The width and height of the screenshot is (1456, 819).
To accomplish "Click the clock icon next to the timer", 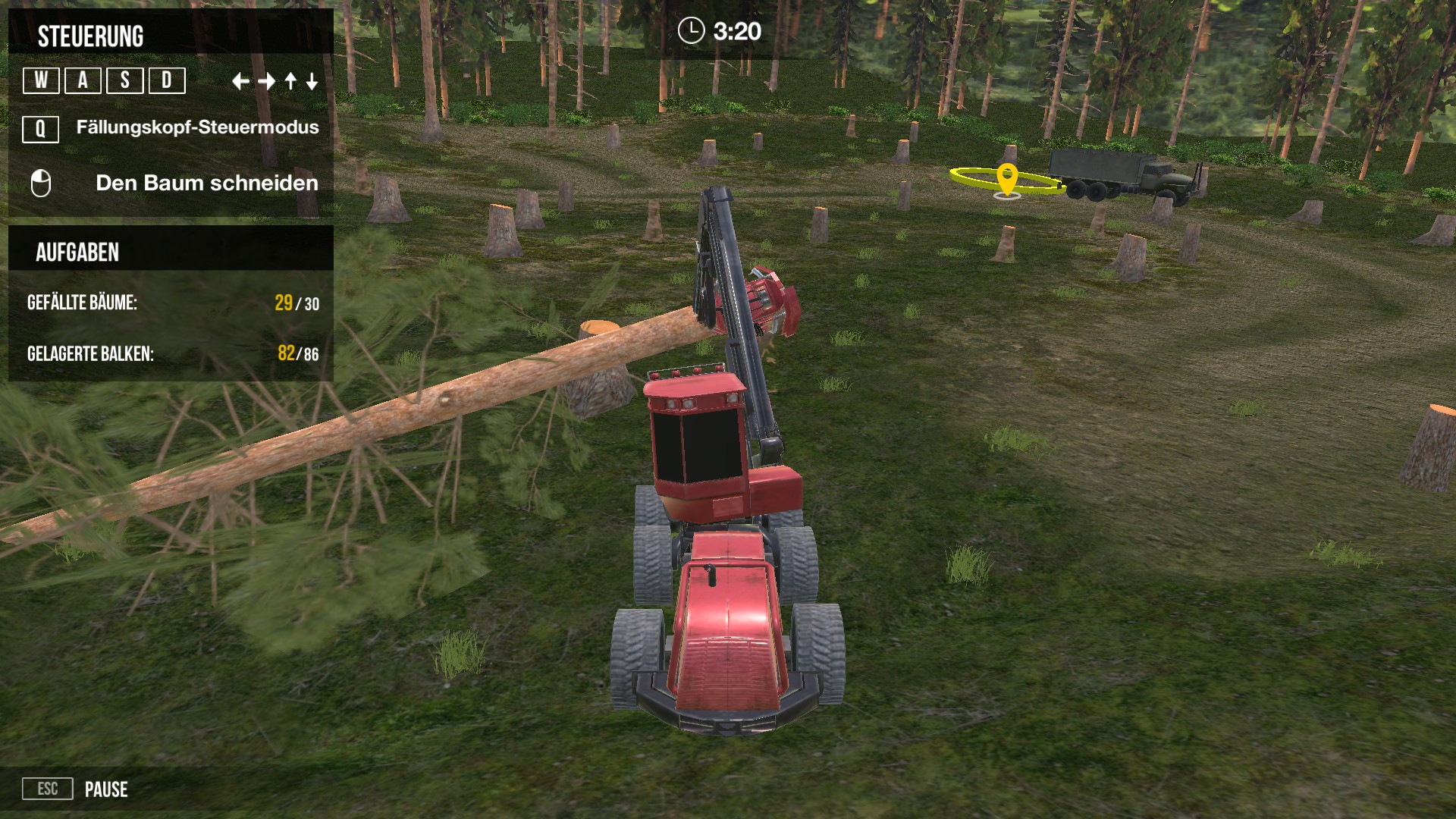I will click(x=692, y=31).
